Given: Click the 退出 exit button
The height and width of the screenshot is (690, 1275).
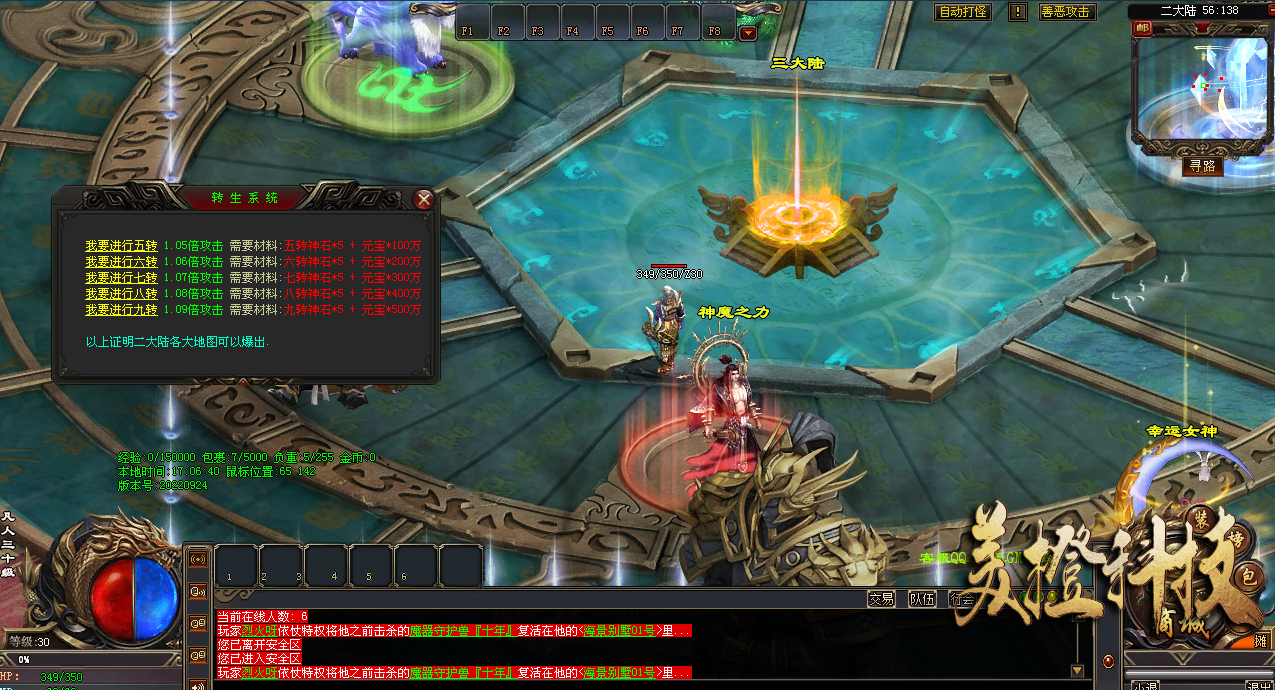Looking at the screenshot, I should (x=1259, y=686).
